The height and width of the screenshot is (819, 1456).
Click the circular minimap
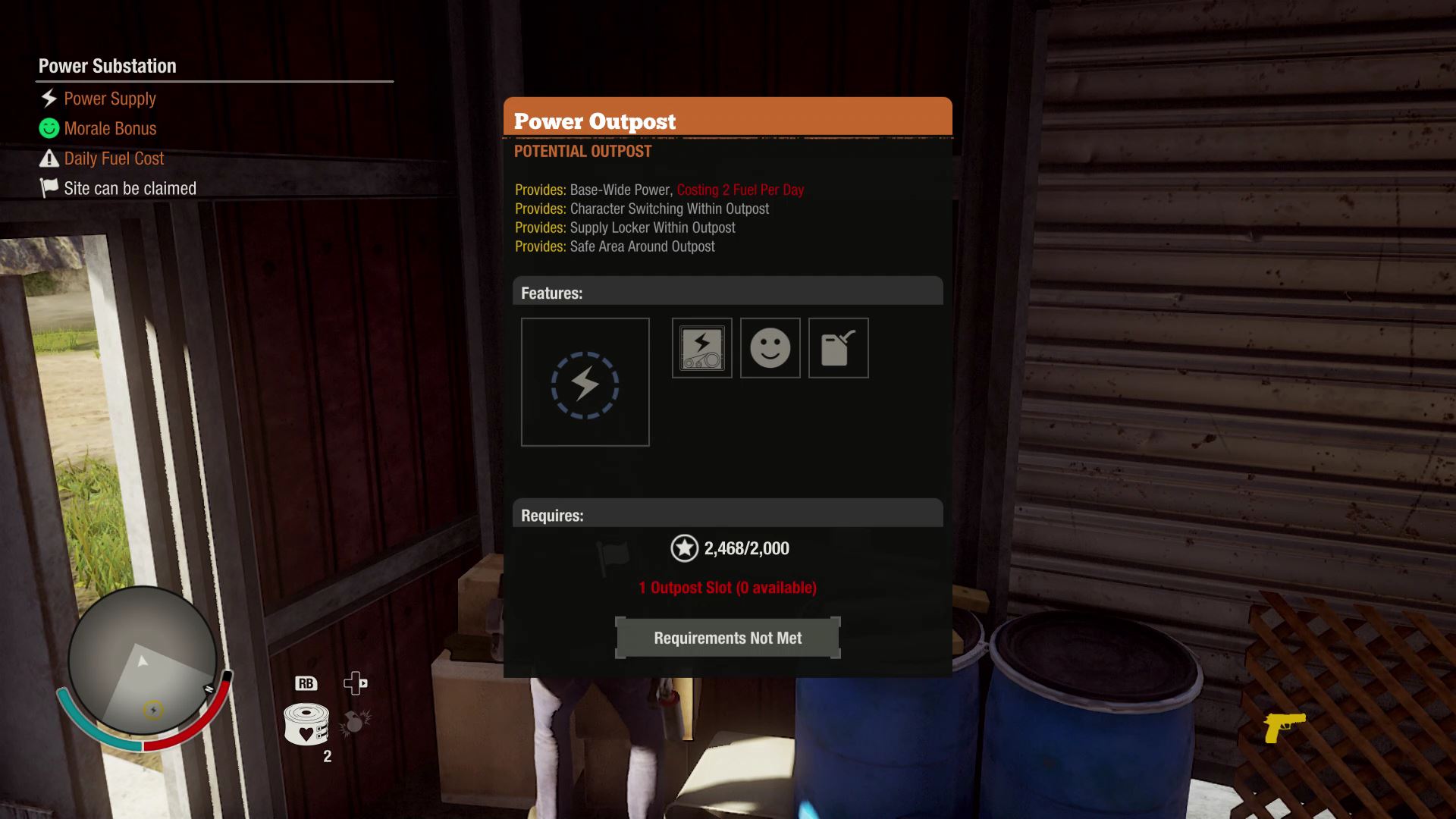pos(143,661)
